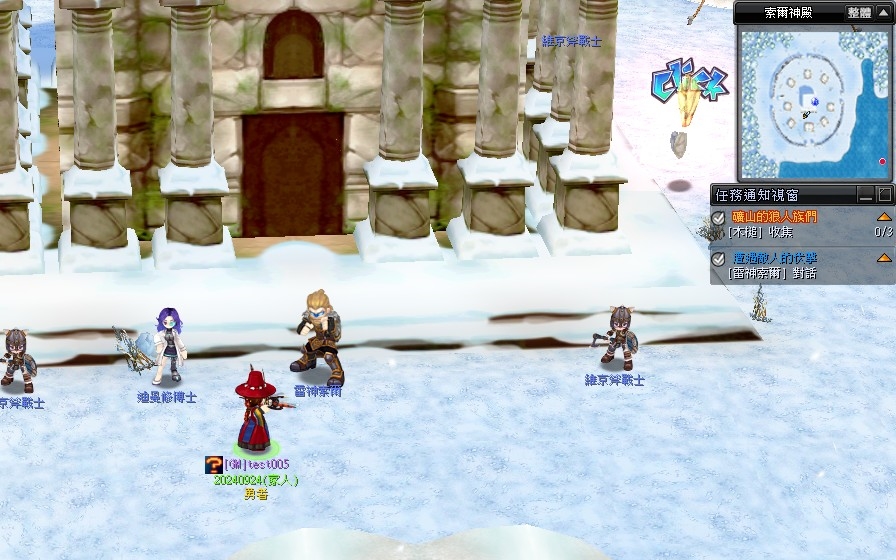
Task: Minimize the 任務通知視窗 quest window
Action: coord(866,195)
